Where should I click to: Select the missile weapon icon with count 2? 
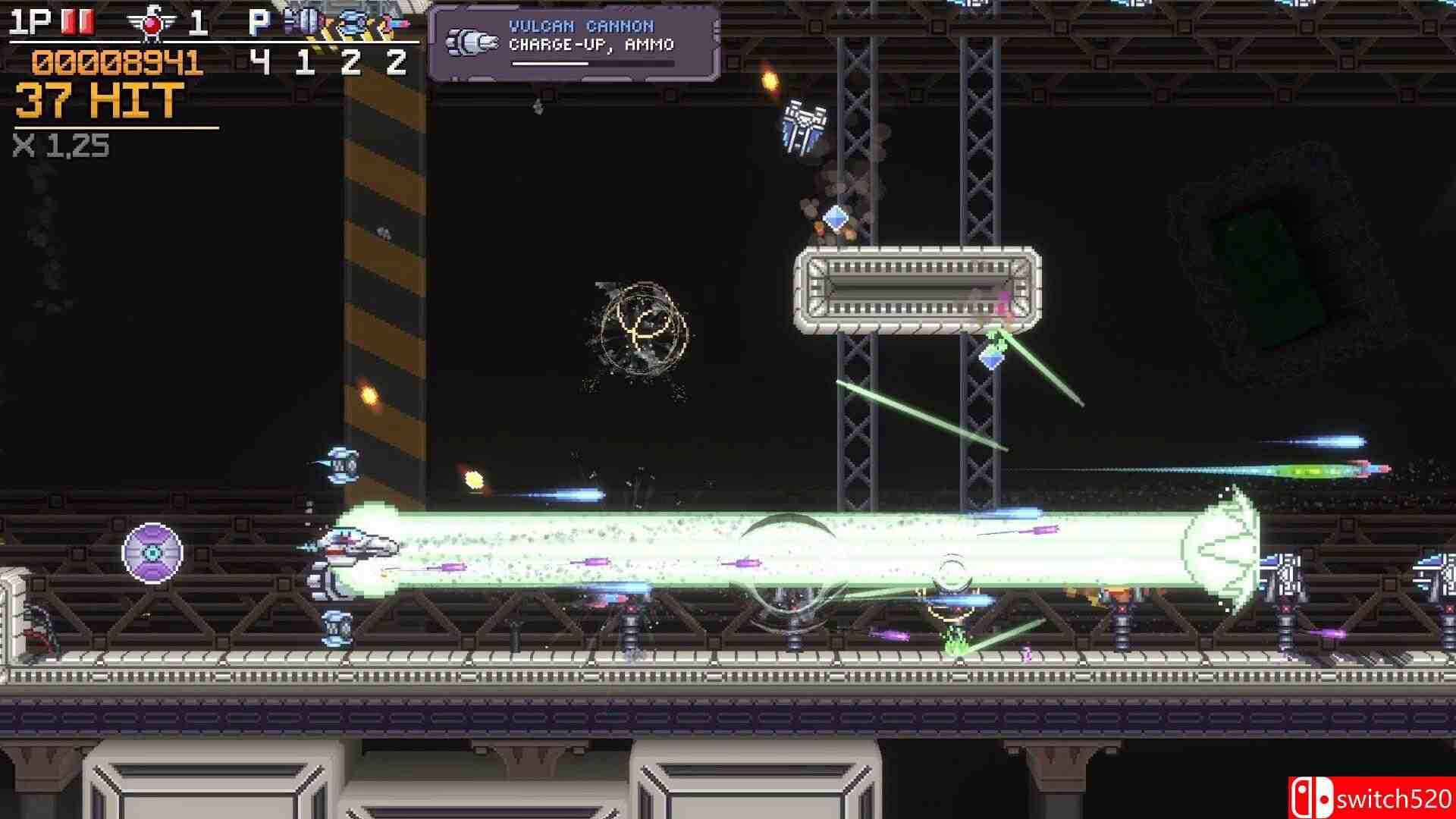click(x=389, y=23)
